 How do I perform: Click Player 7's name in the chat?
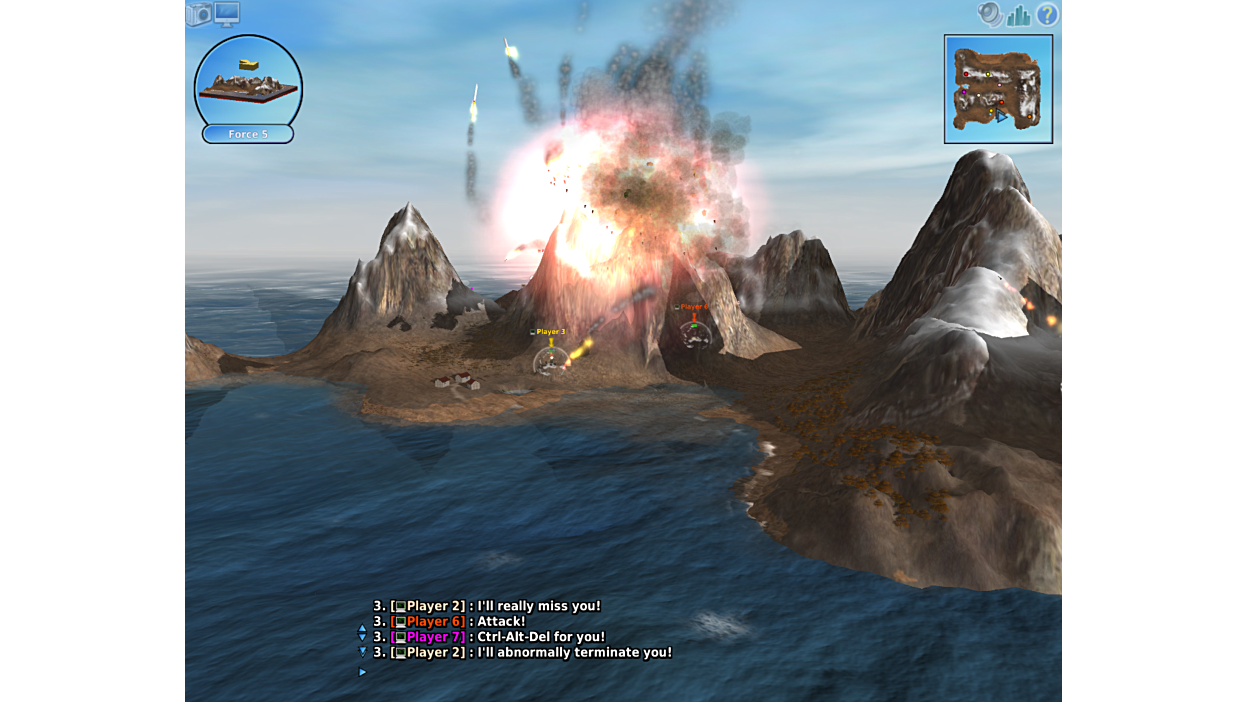435,637
